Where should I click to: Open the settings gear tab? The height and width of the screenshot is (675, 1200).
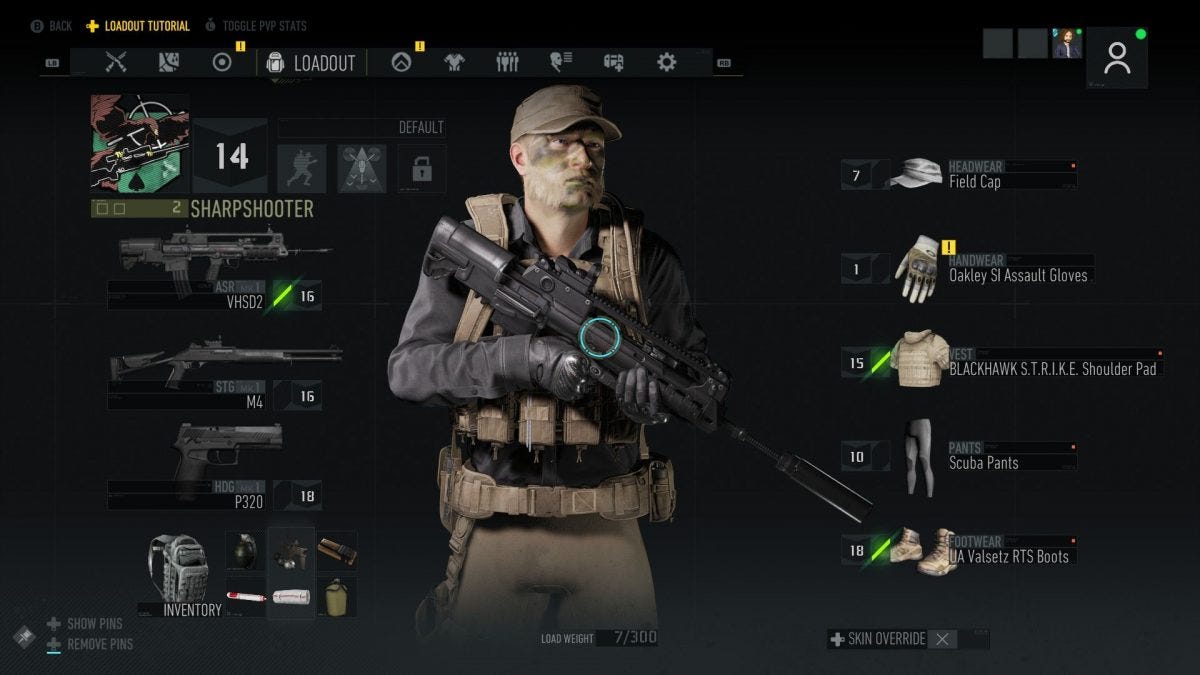[667, 62]
